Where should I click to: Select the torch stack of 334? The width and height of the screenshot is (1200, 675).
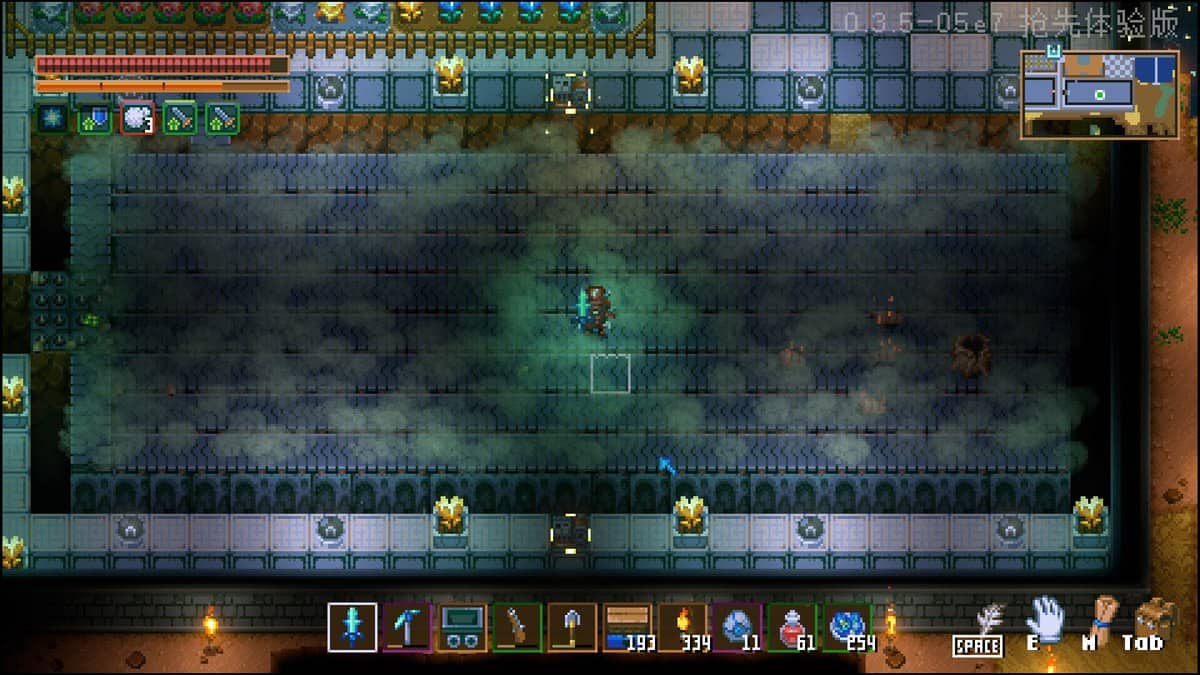point(682,627)
